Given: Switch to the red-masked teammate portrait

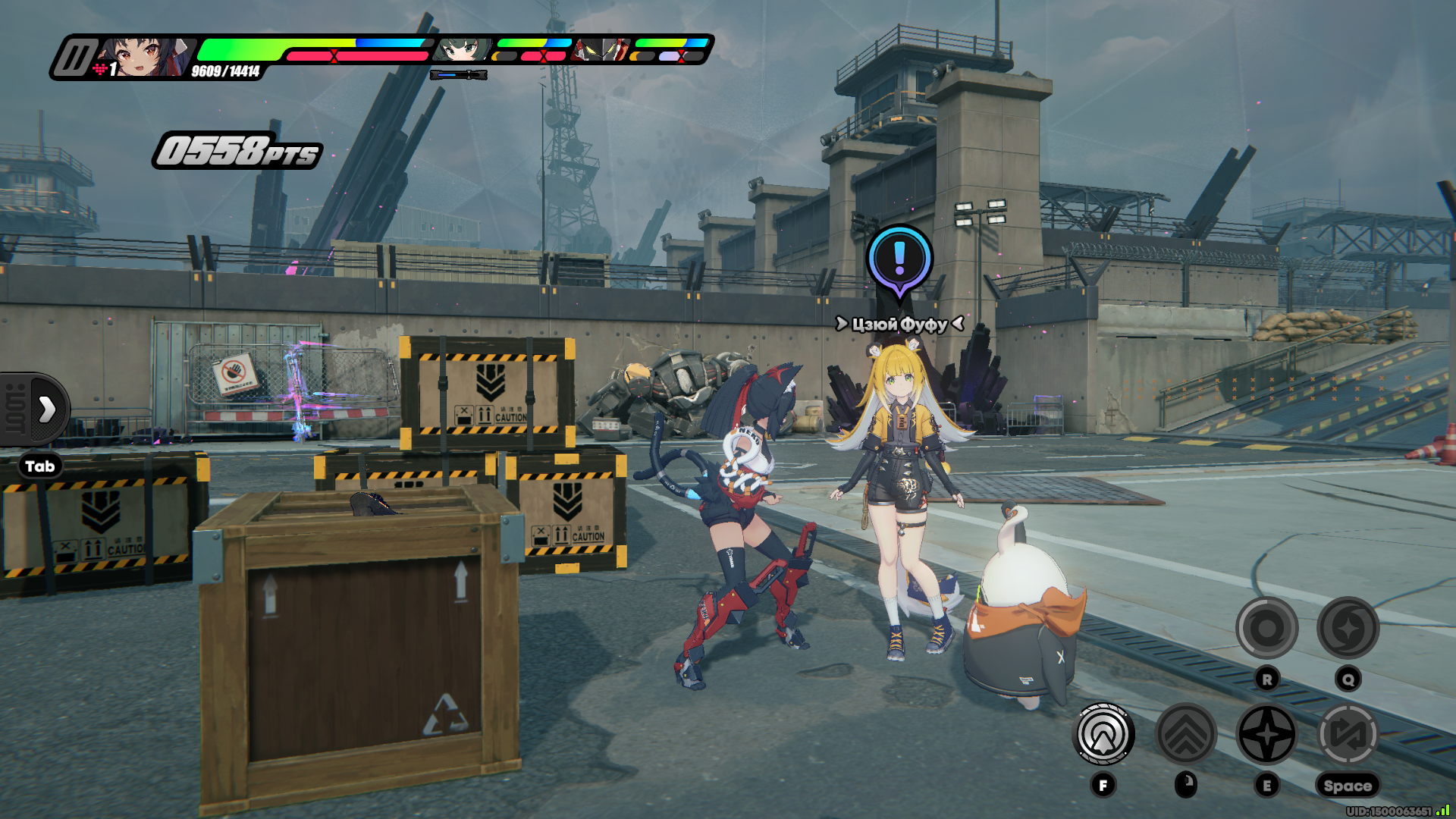Looking at the screenshot, I should (601, 50).
